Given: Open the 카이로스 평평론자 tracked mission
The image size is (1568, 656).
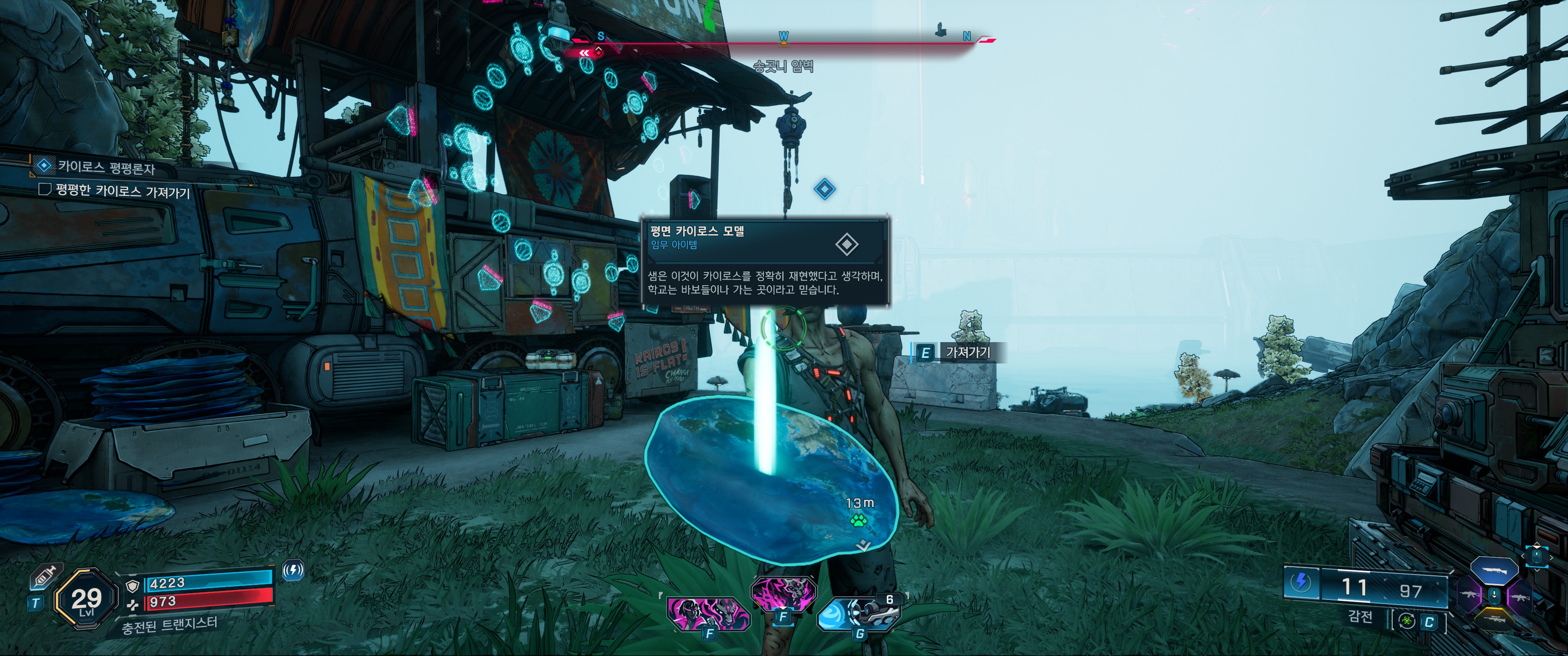Looking at the screenshot, I should pyautogui.click(x=106, y=166).
